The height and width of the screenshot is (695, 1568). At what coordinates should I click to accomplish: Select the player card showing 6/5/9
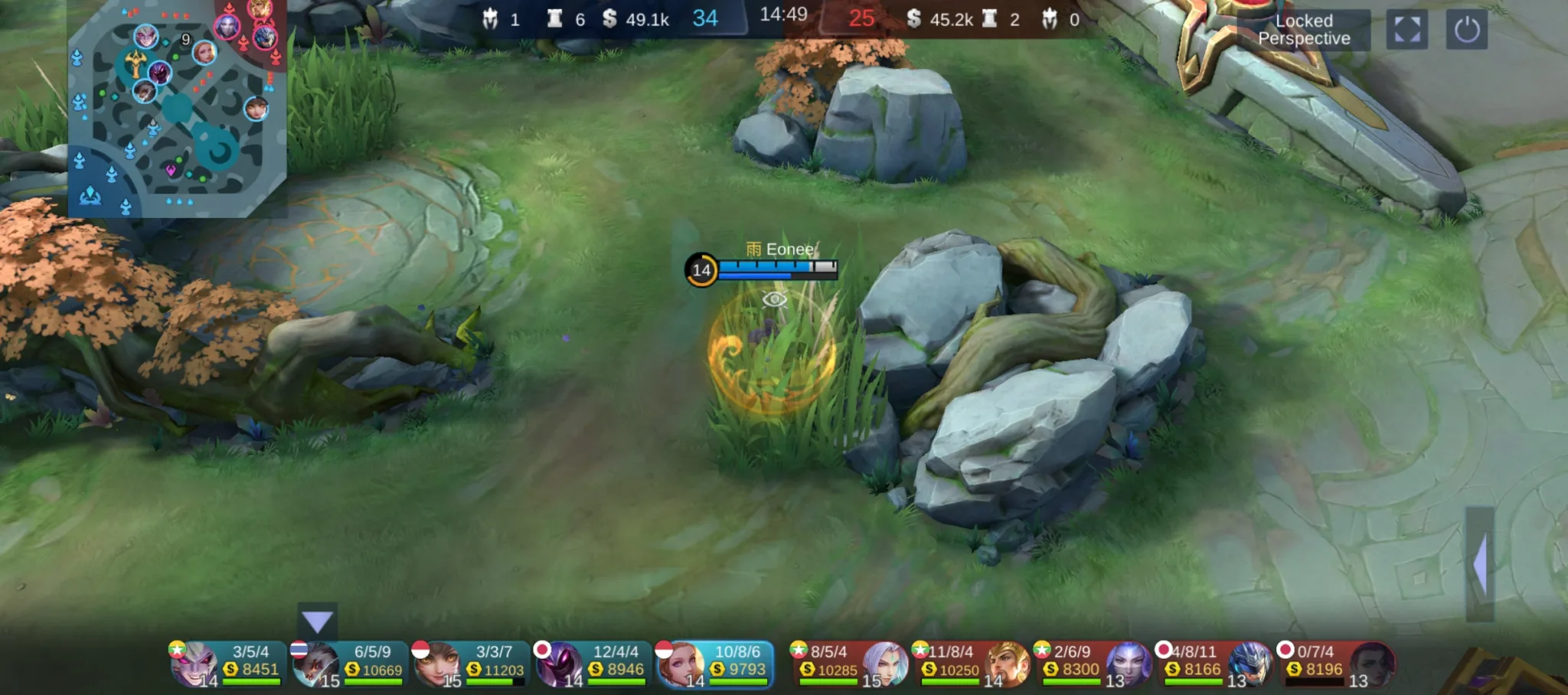tap(349, 664)
